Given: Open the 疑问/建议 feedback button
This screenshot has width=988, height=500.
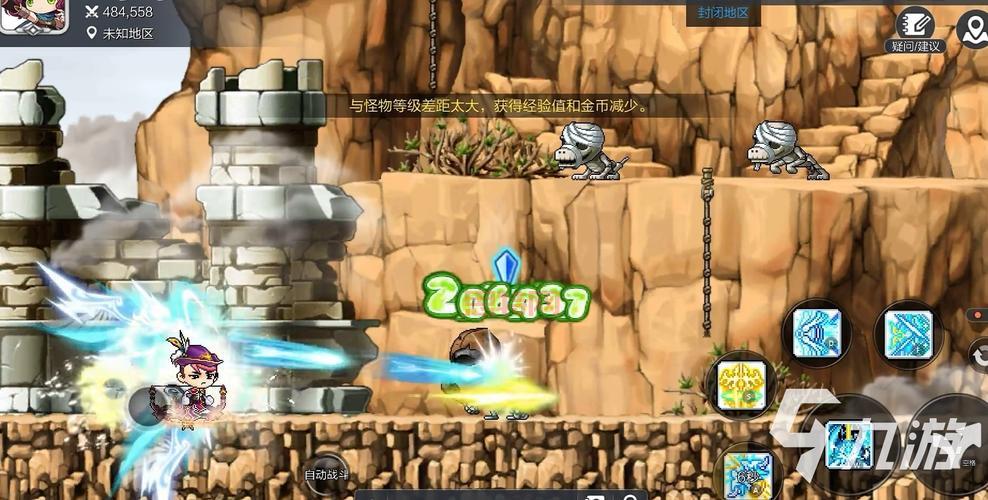Looking at the screenshot, I should 914,30.
